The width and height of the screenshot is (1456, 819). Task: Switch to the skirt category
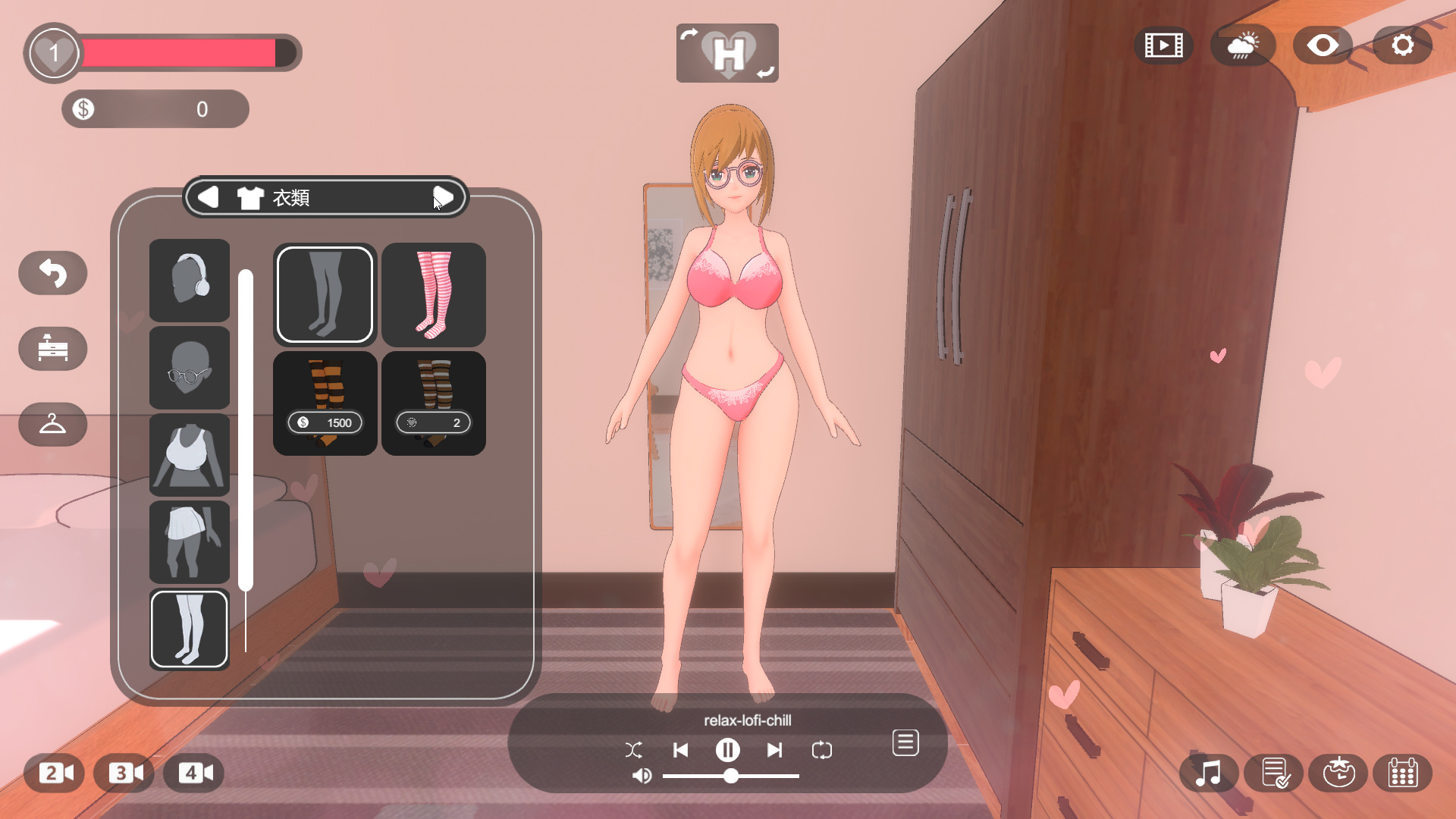189,541
